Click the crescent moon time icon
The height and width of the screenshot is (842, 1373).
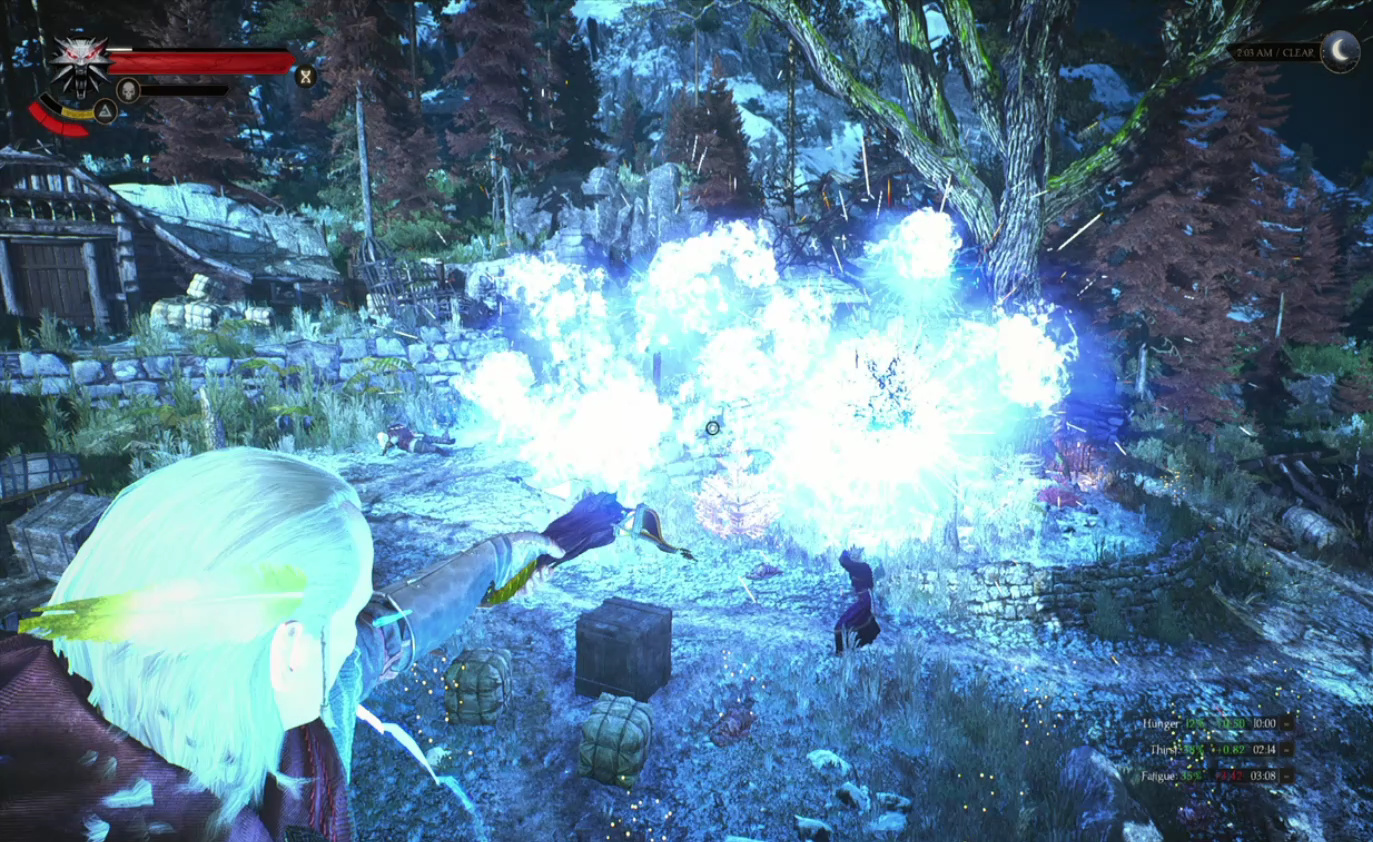(x=1340, y=51)
